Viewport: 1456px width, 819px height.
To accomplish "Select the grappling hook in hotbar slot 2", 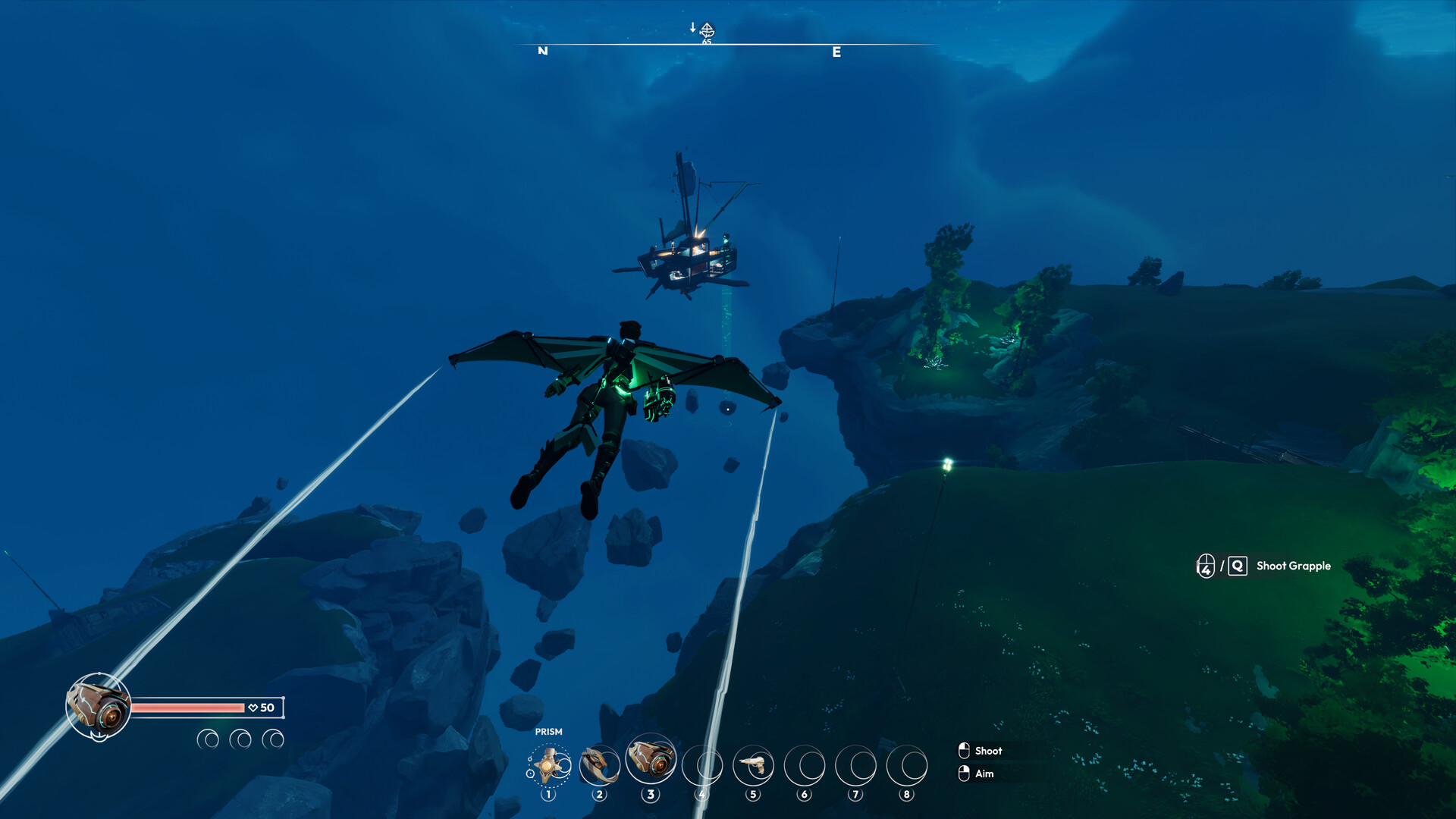I will [601, 766].
